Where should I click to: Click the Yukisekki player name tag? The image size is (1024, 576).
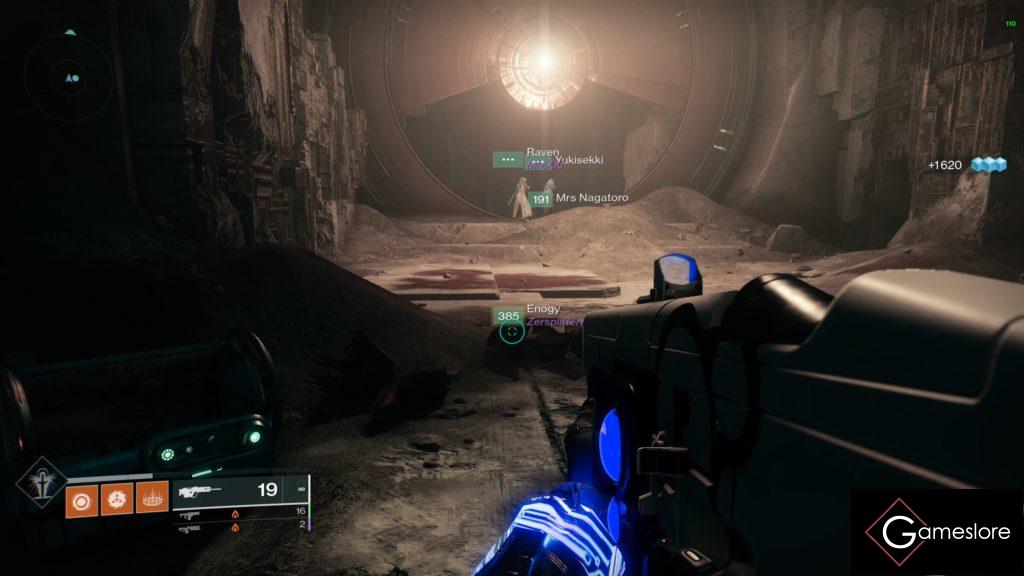tap(578, 160)
